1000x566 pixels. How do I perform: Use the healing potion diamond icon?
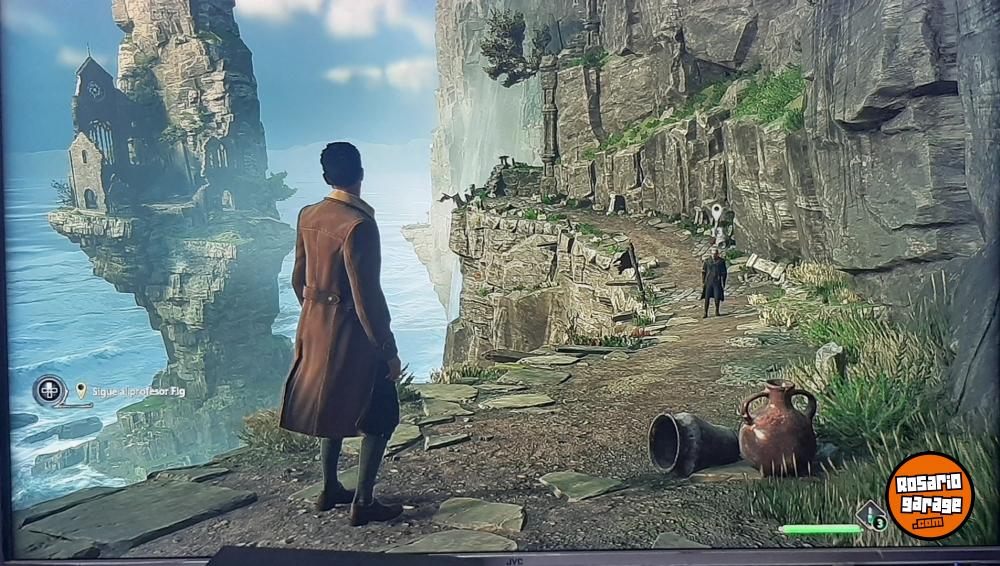click(871, 516)
